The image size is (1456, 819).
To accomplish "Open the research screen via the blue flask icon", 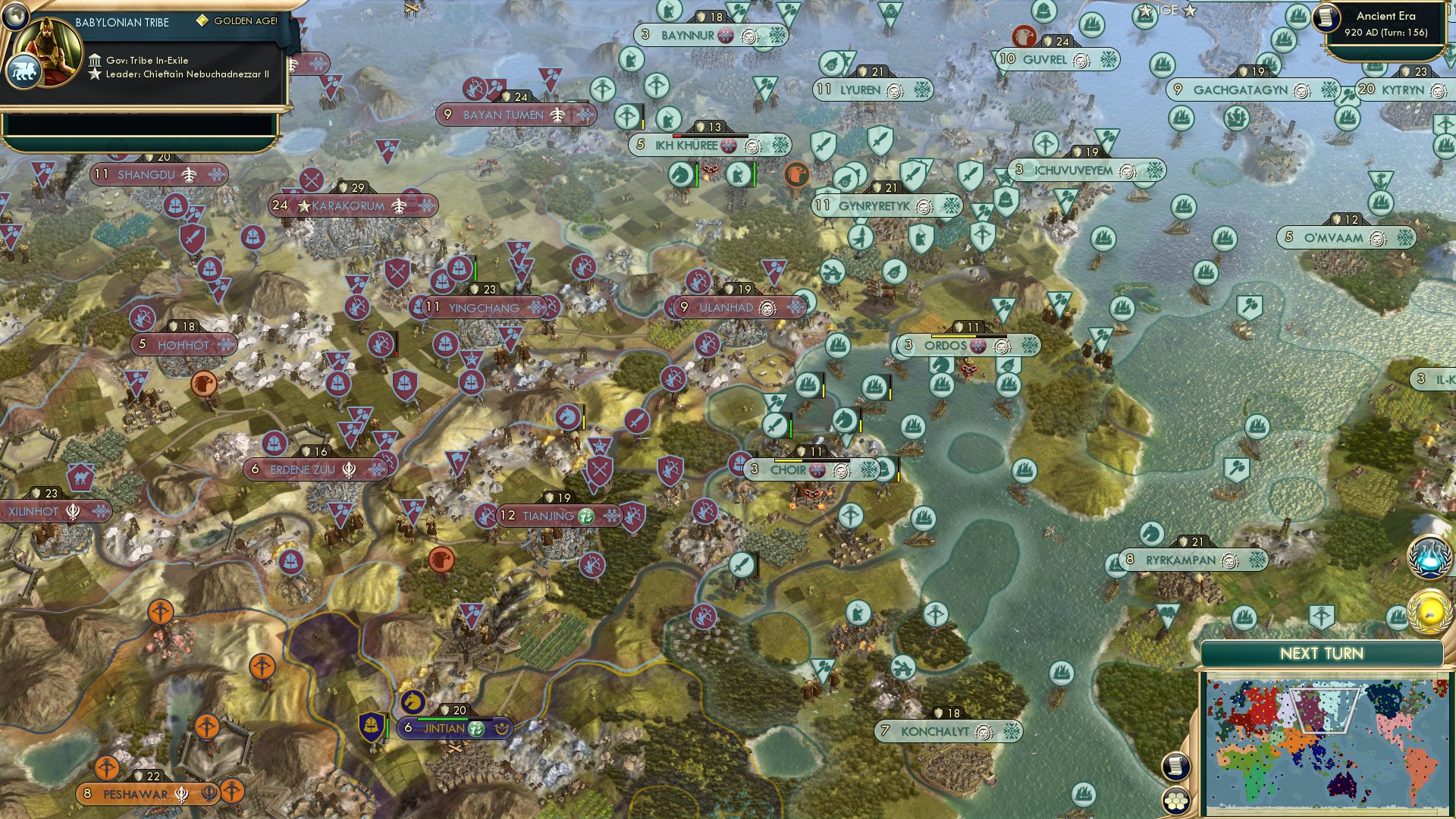I will pyautogui.click(x=1429, y=557).
